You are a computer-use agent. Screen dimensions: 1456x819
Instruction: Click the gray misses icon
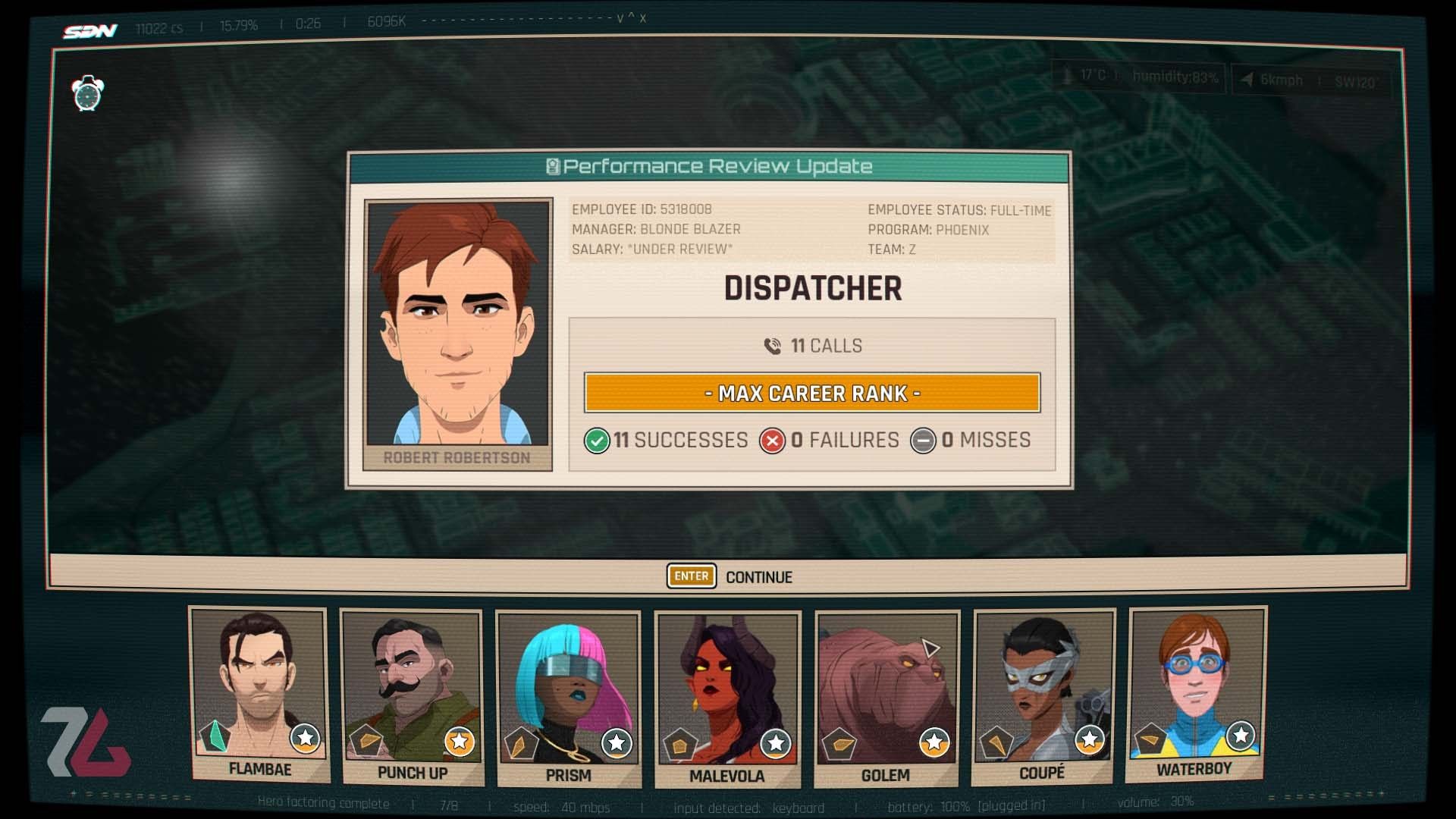click(924, 440)
